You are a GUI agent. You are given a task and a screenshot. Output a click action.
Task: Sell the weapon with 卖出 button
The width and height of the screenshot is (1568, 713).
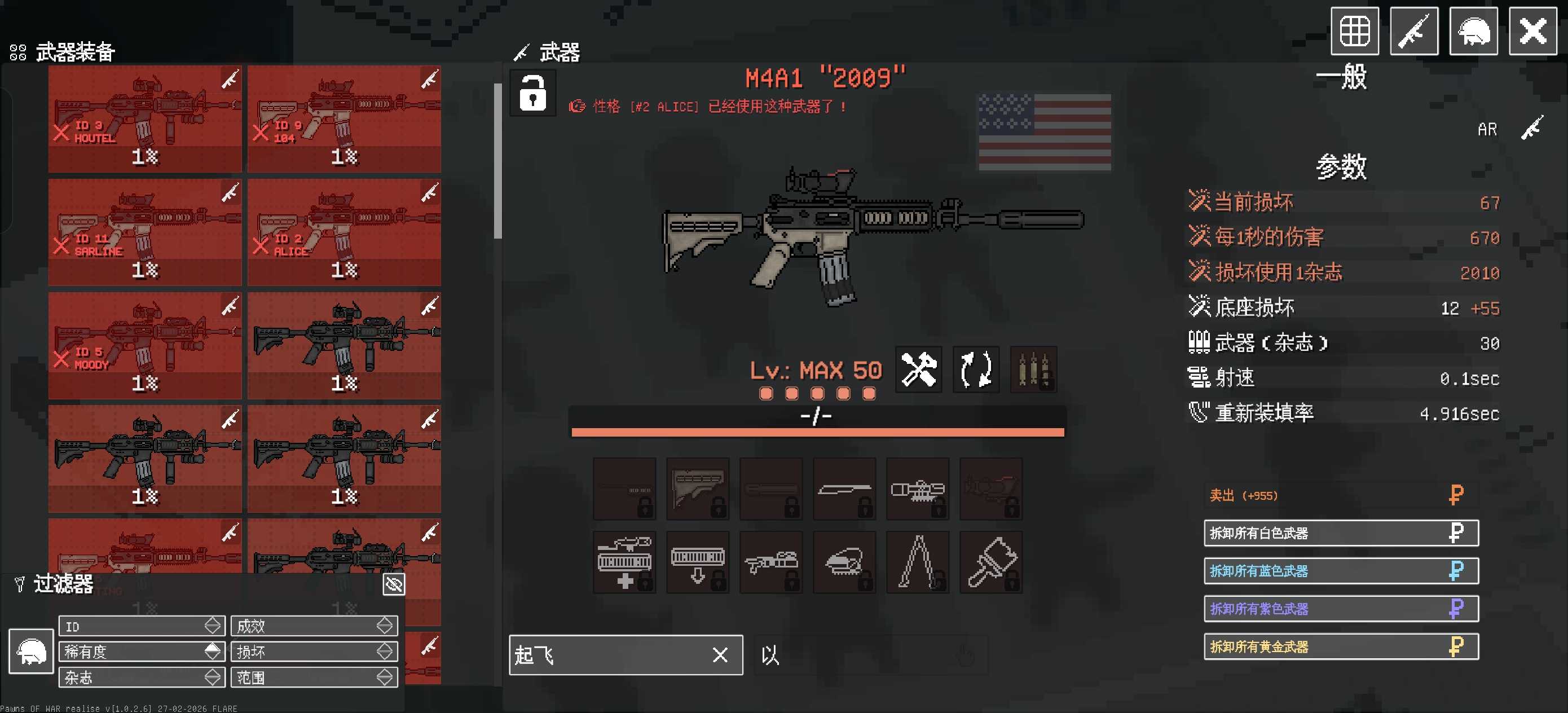(1341, 496)
